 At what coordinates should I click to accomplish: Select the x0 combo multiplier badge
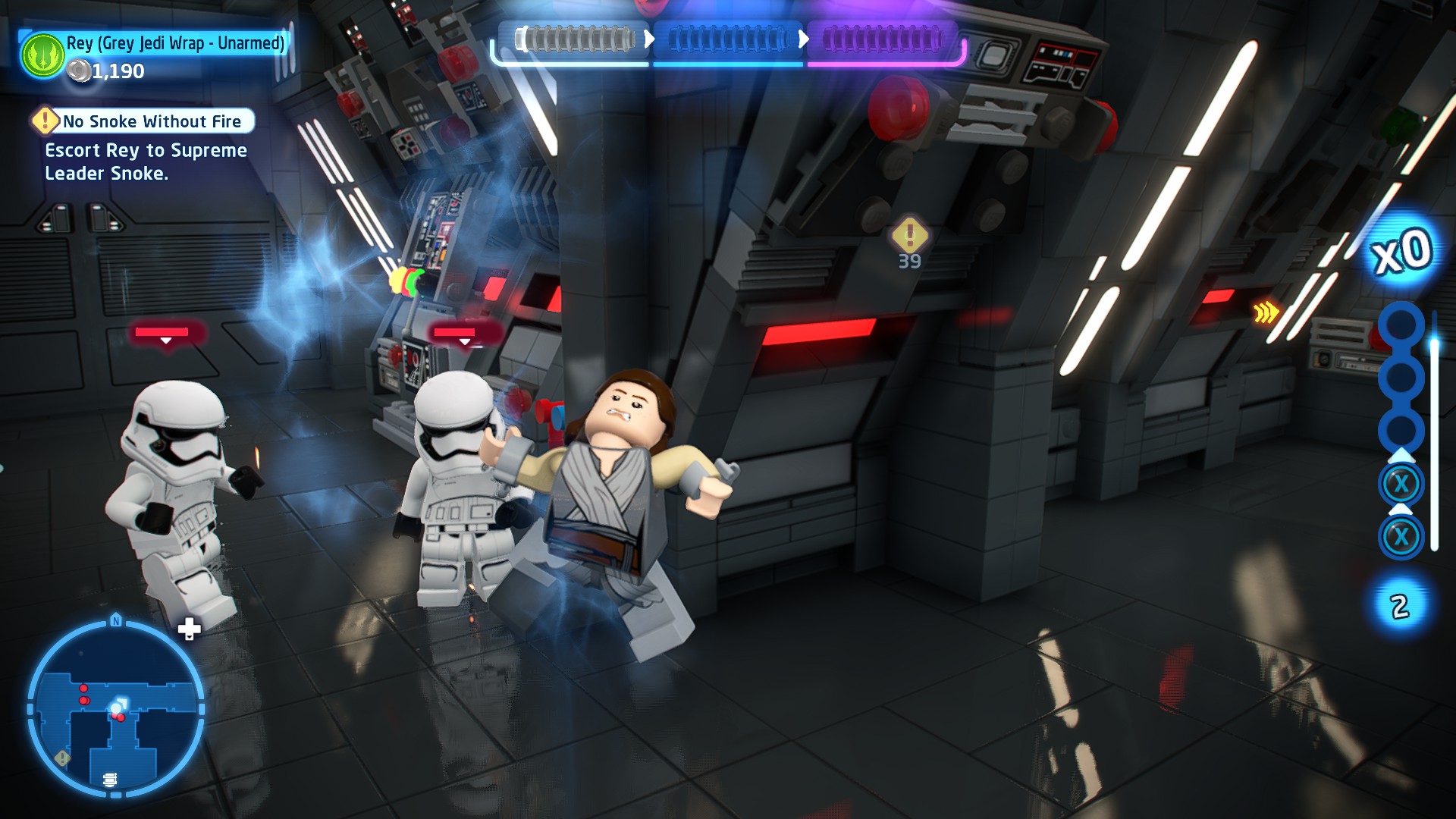[x=1402, y=252]
